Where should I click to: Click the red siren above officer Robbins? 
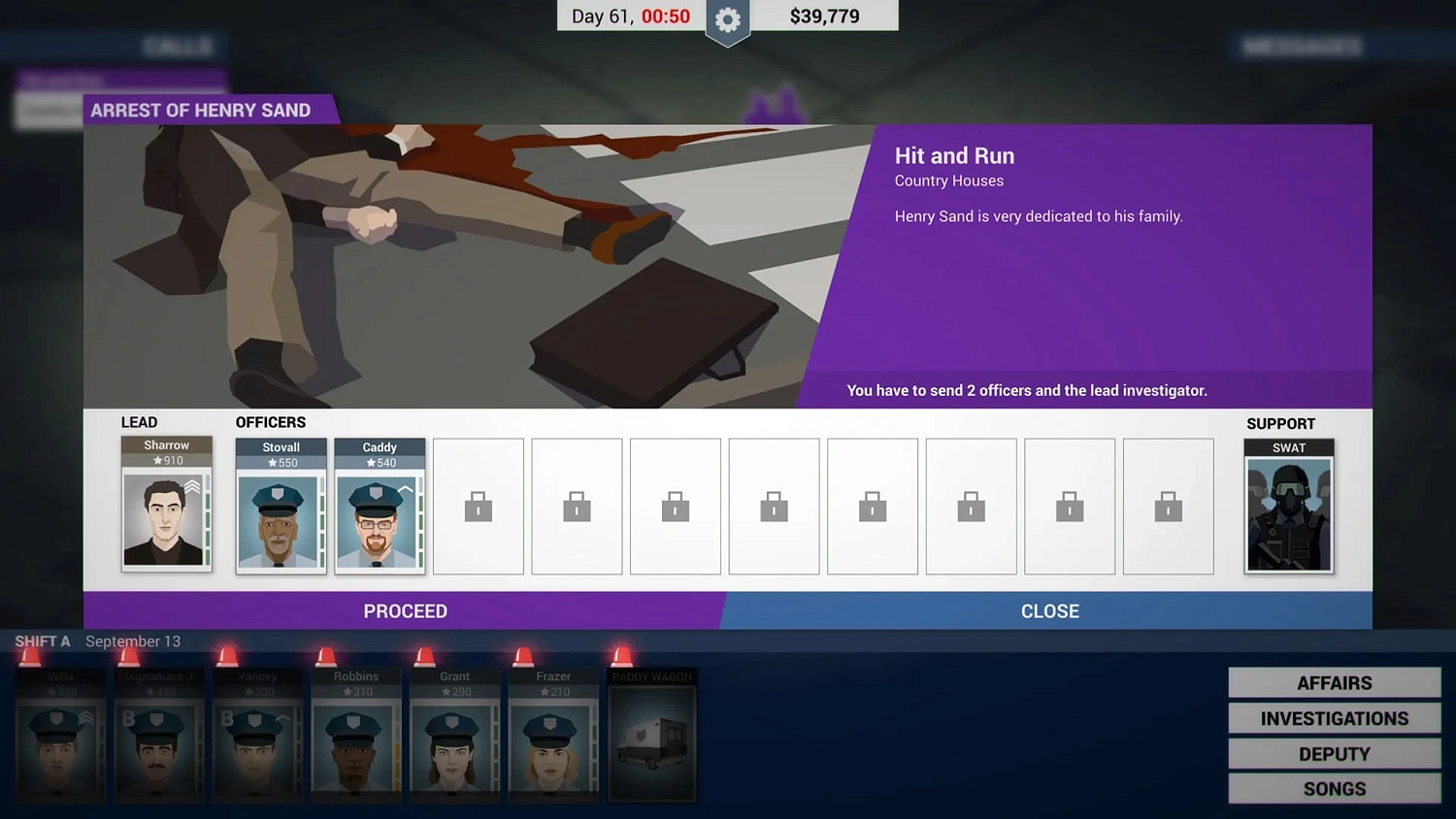pyautogui.click(x=325, y=656)
